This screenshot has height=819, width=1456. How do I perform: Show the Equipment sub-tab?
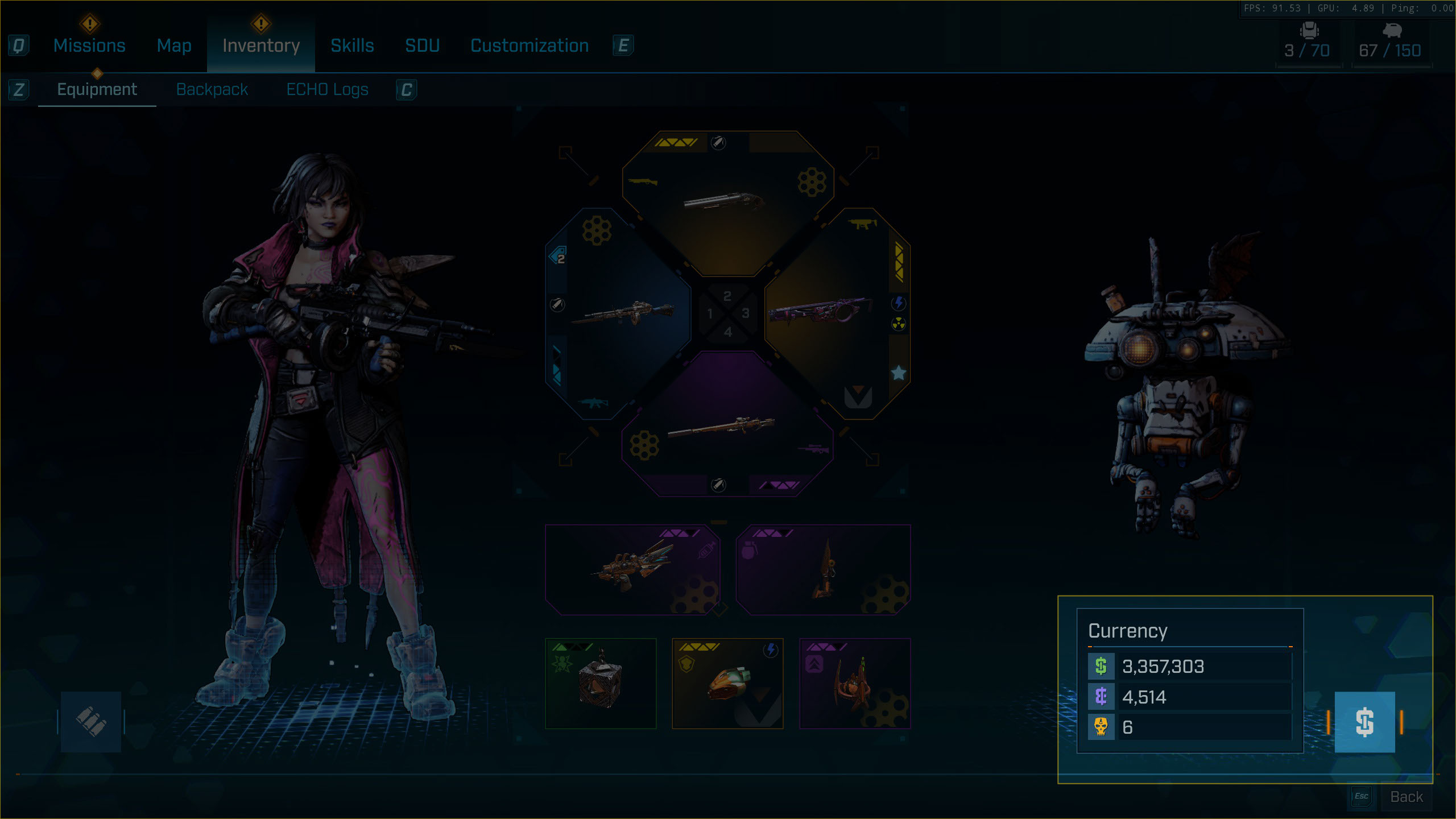(97, 89)
